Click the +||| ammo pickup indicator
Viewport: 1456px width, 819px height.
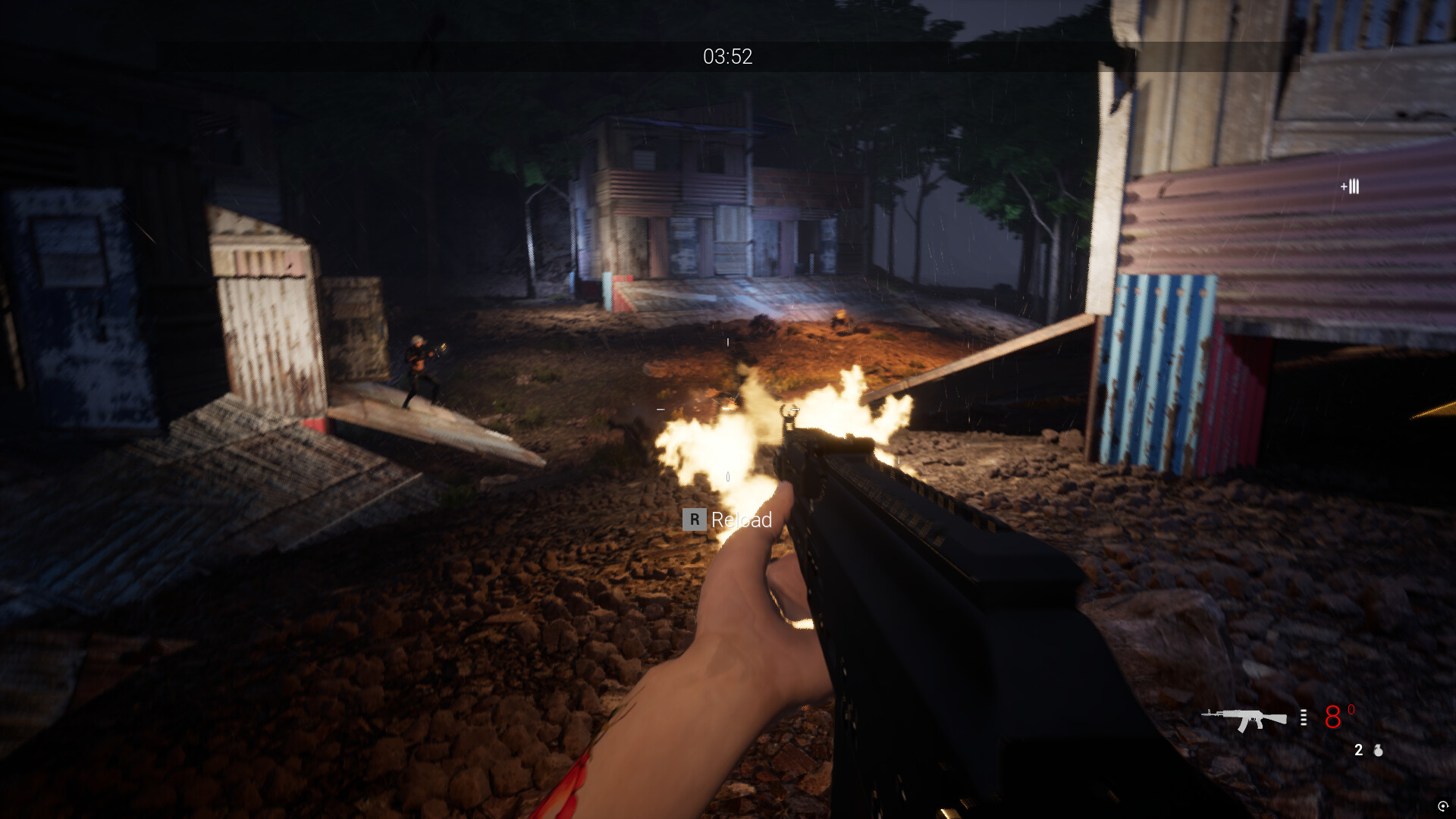pyautogui.click(x=1349, y=187)
